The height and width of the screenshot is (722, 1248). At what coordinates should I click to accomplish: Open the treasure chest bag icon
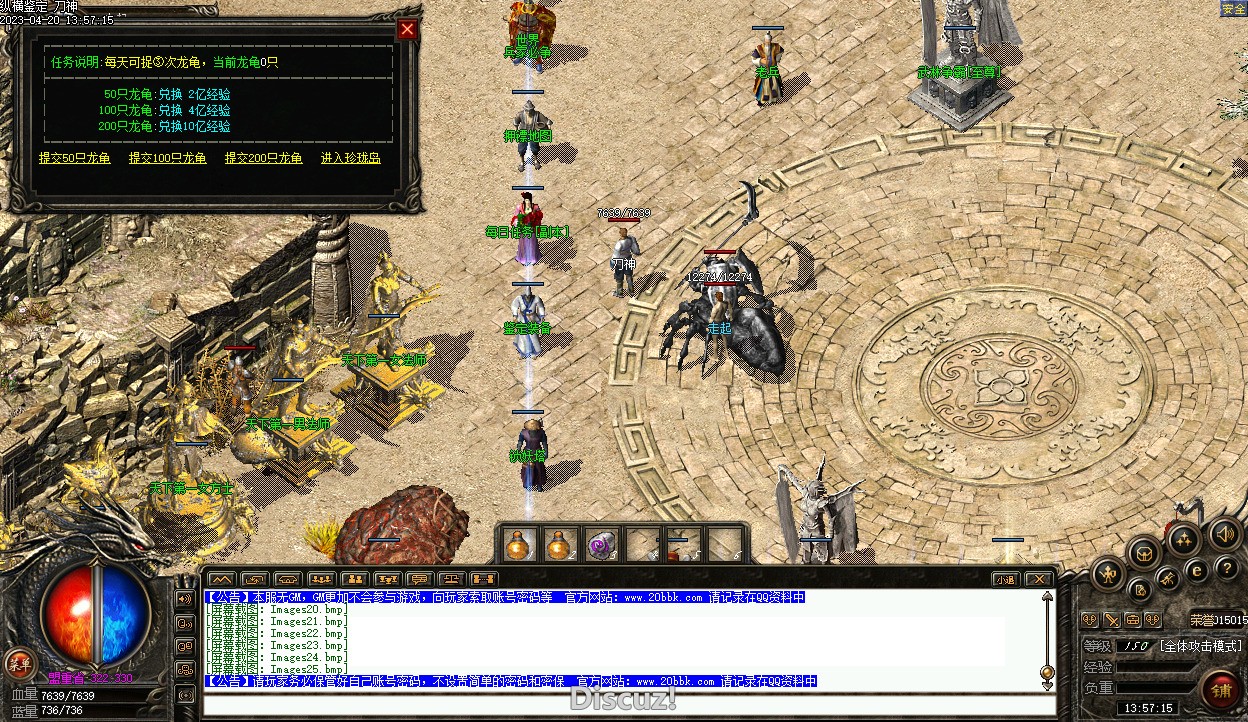point(1143,552)
